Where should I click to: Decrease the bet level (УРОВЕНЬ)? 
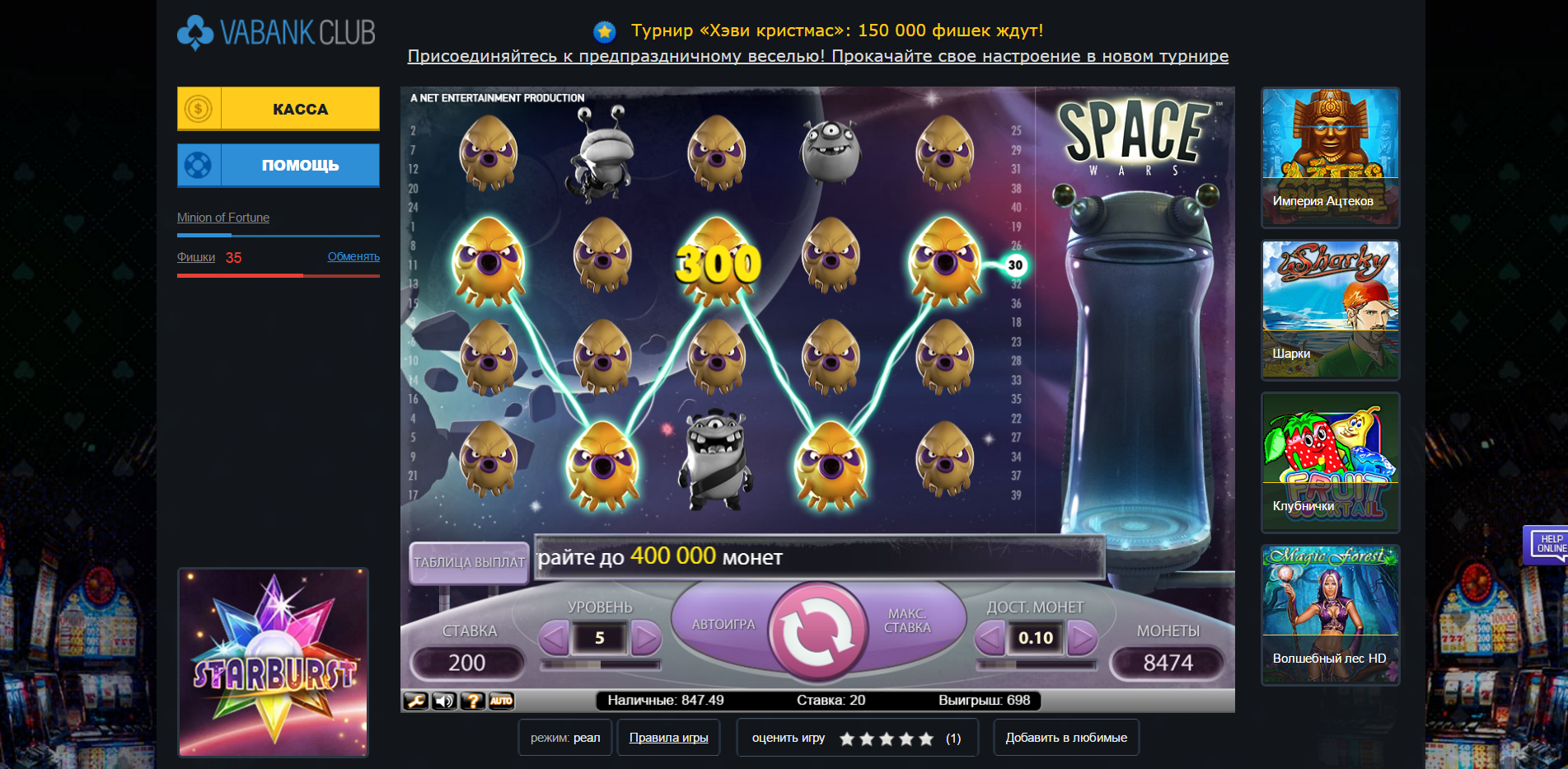click(x=555, y=638)
